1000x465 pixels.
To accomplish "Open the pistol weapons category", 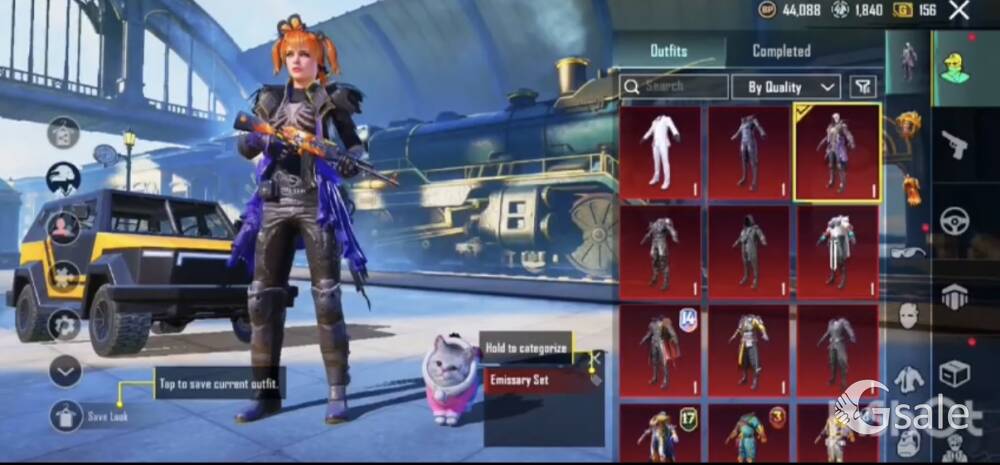I will click(955, 146).
